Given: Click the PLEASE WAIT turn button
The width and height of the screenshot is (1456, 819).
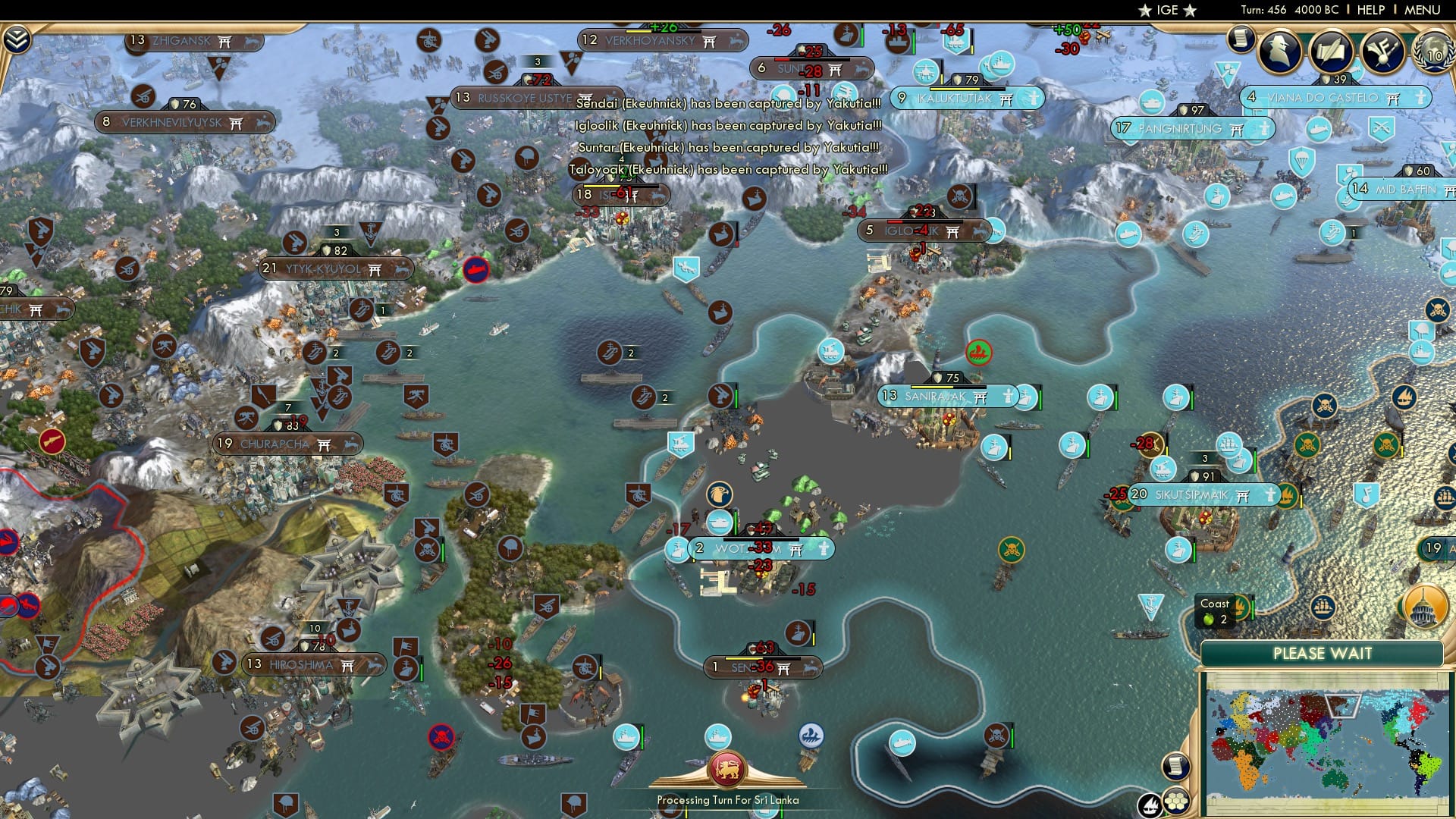Looking at the screenshot, I should (x=1325, y=654).
